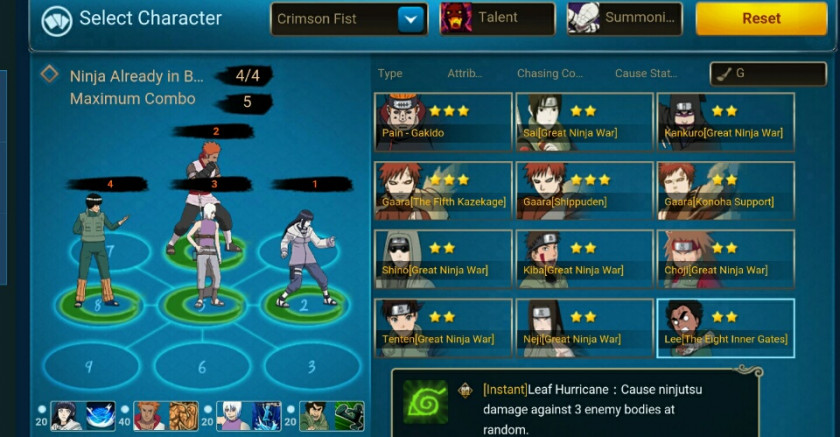The width and height of the screenshot is (840, 437).
Task: Choose Kiba [Great Ninja War] card
Action: 584,259
